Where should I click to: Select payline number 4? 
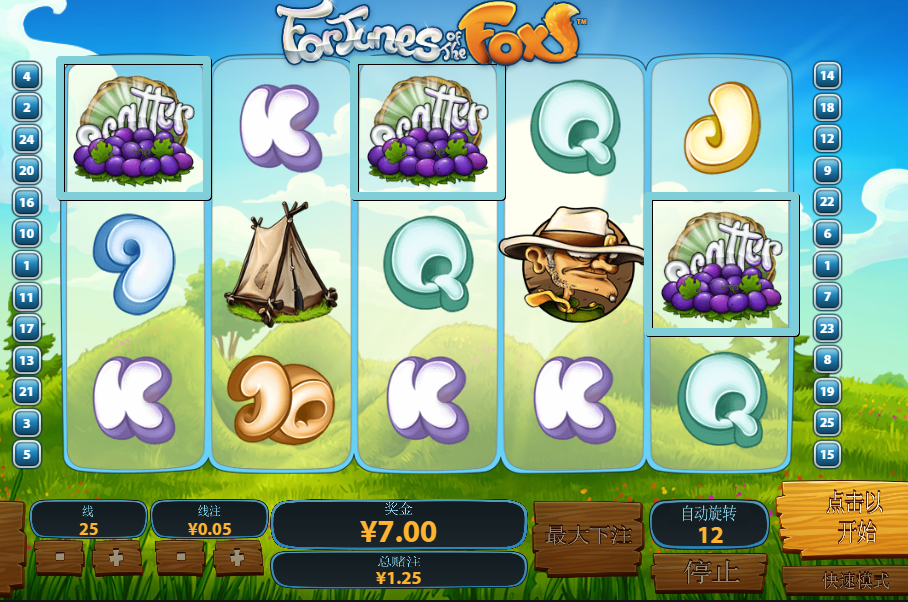[x=27, y=76]
